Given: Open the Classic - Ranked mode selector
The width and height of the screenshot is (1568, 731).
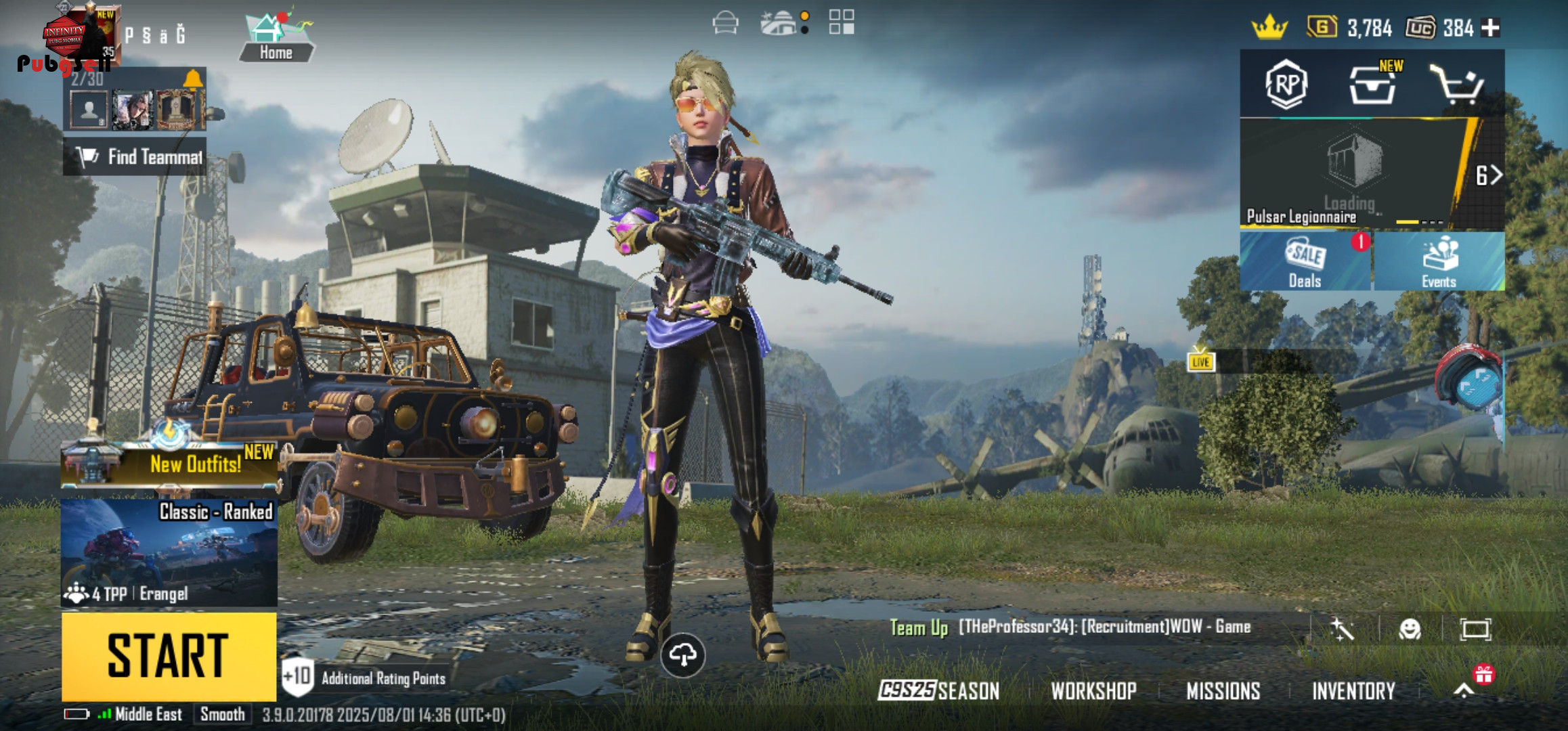Looking at the screenshot, I should click(x=169, y=552).
